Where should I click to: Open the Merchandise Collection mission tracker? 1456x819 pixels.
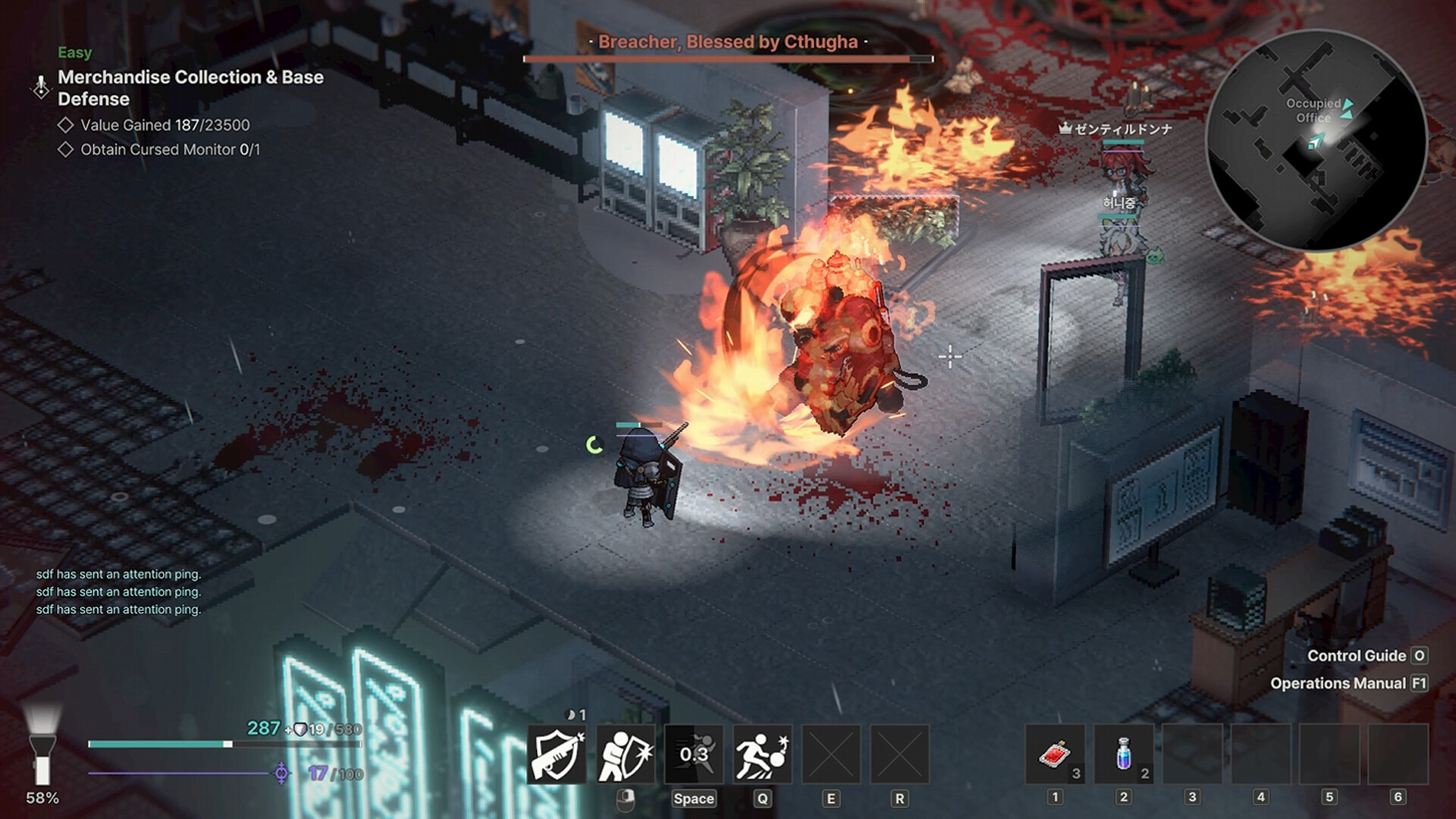click(x=190, y=88)
